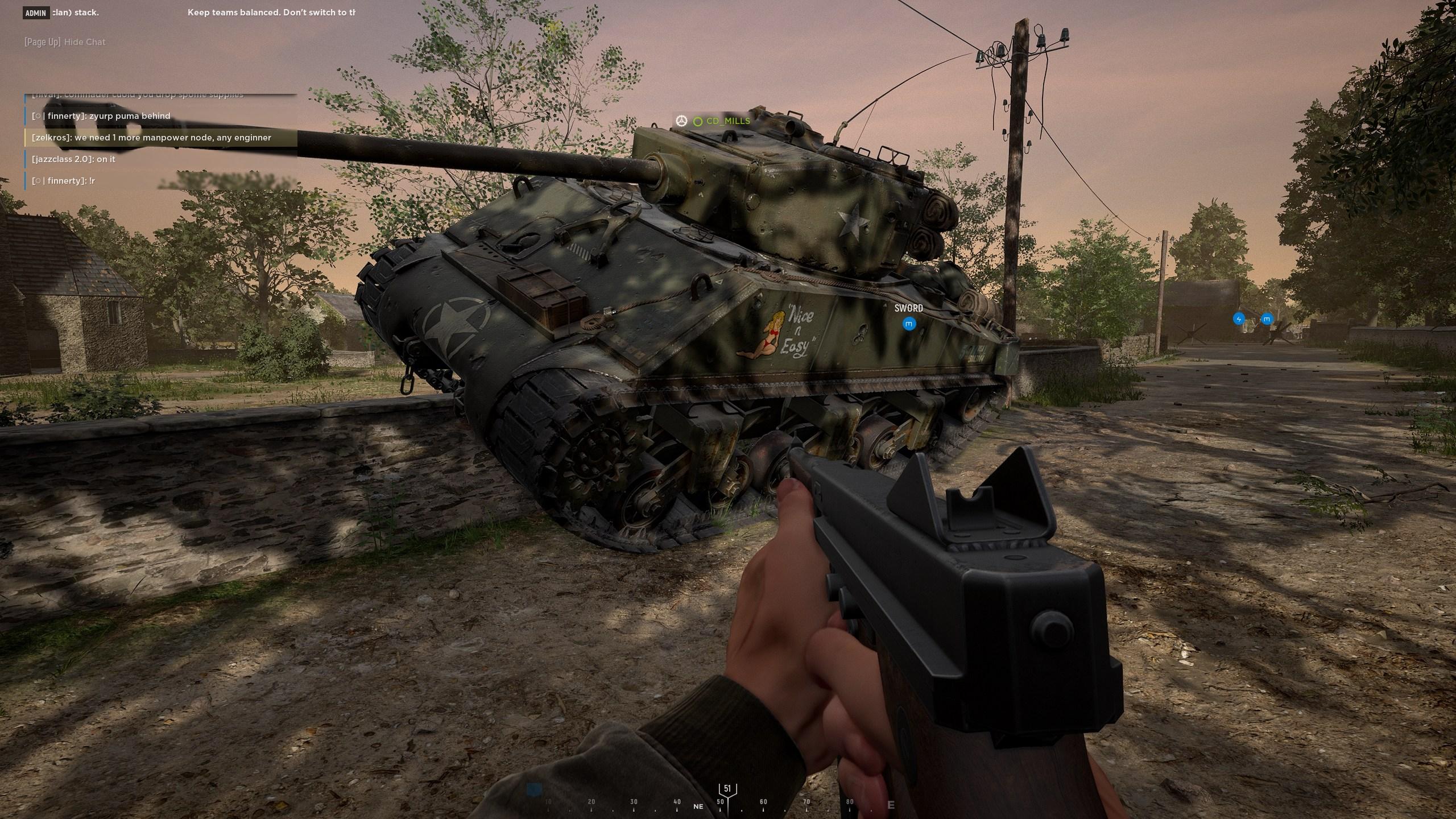Click finnerty's "zyurp puma behind" chat message
The height and width of the screenshot is (819, 1456).
click(x=101, y=116)
